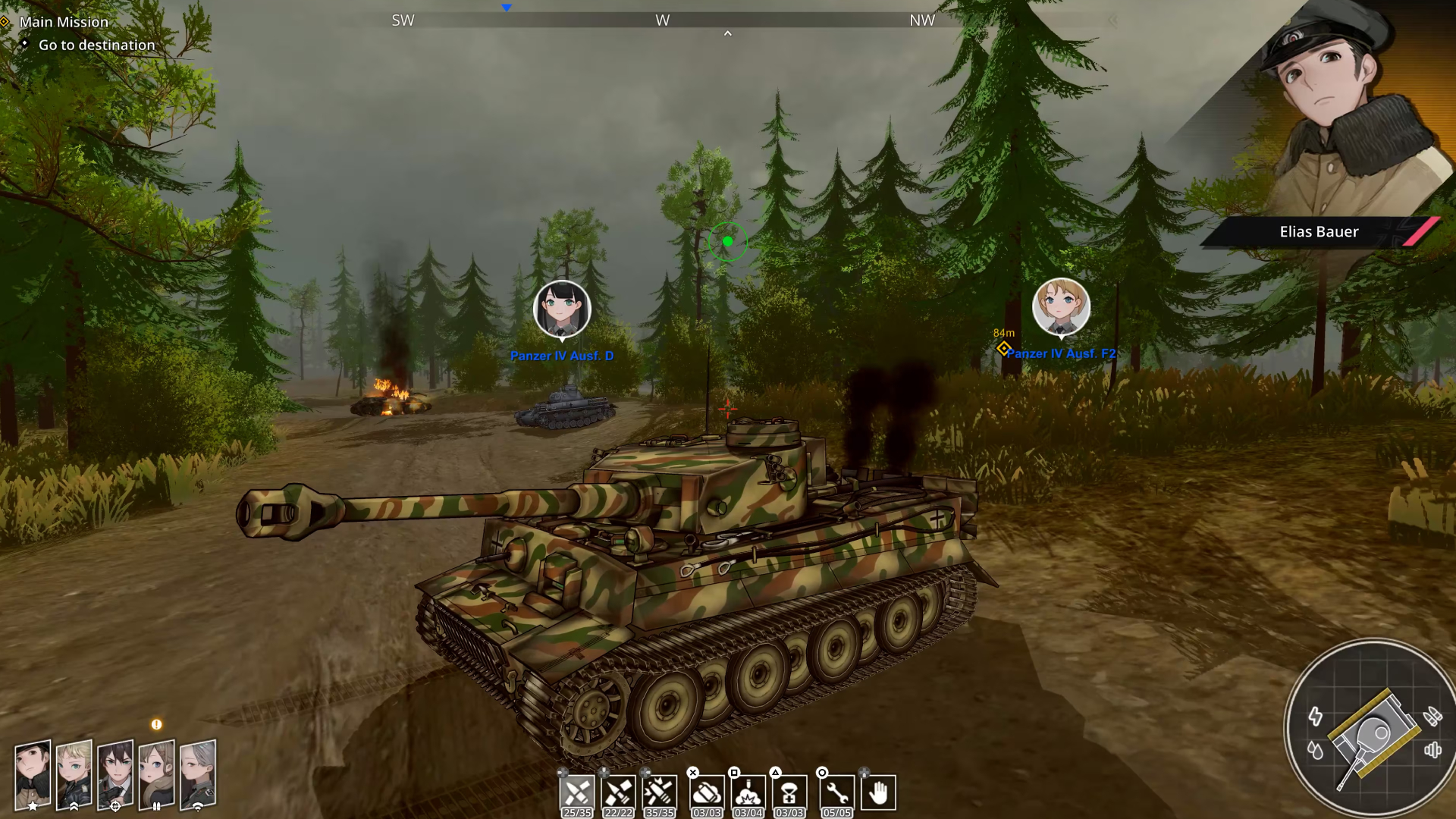The width and height of the screenshot is (1456, 819).
Task: Select the first shell type with 25/35 rounds
Action: pyautogui.click(x=576, y=793)
